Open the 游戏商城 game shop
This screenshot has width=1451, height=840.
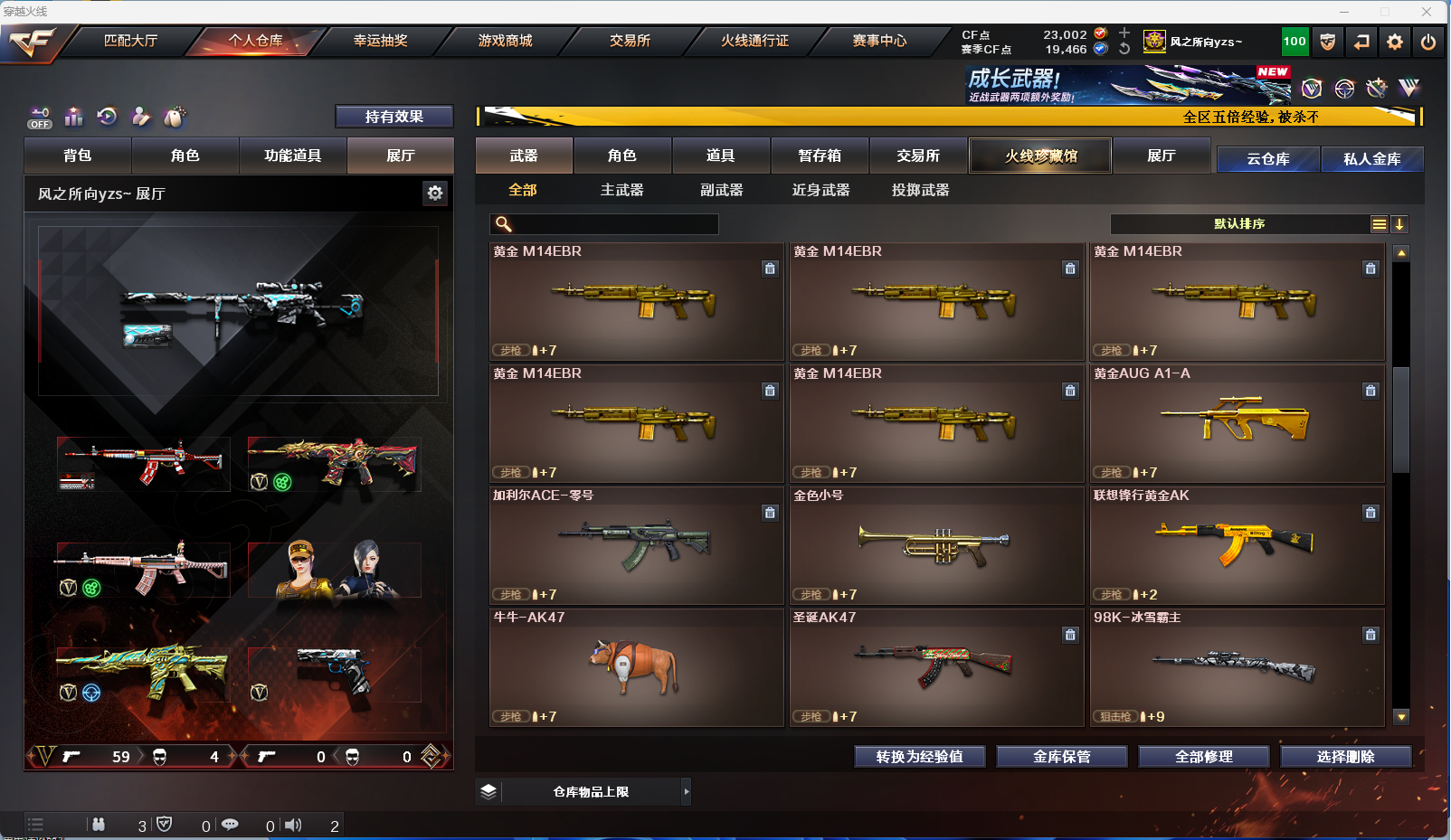click(505, 41)
